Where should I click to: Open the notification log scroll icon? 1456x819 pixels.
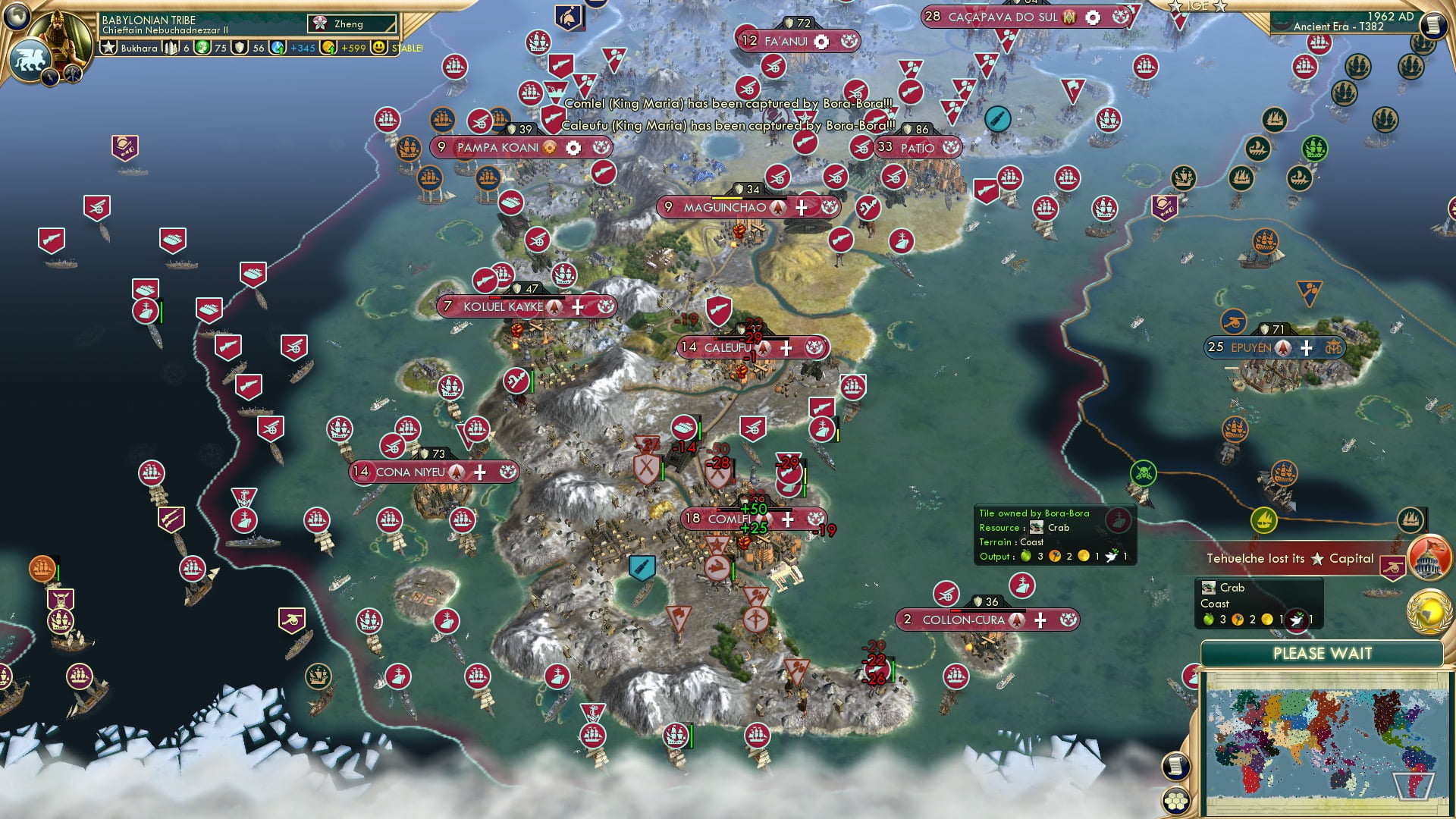click(1176, 766)
